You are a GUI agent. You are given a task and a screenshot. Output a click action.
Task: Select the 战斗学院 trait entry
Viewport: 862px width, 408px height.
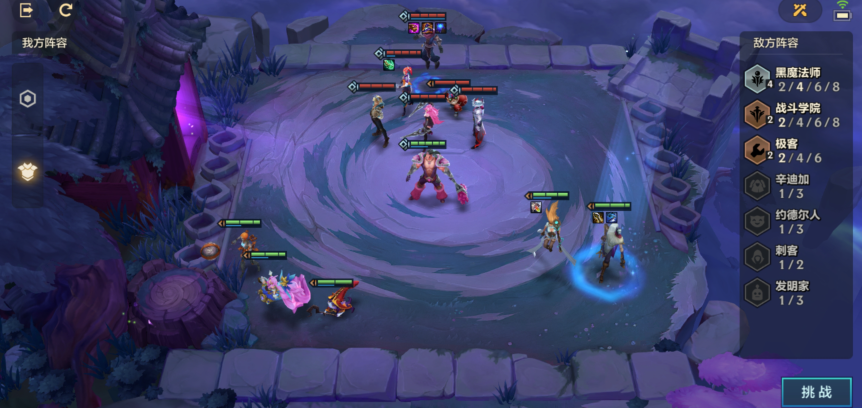click(796, 115)
